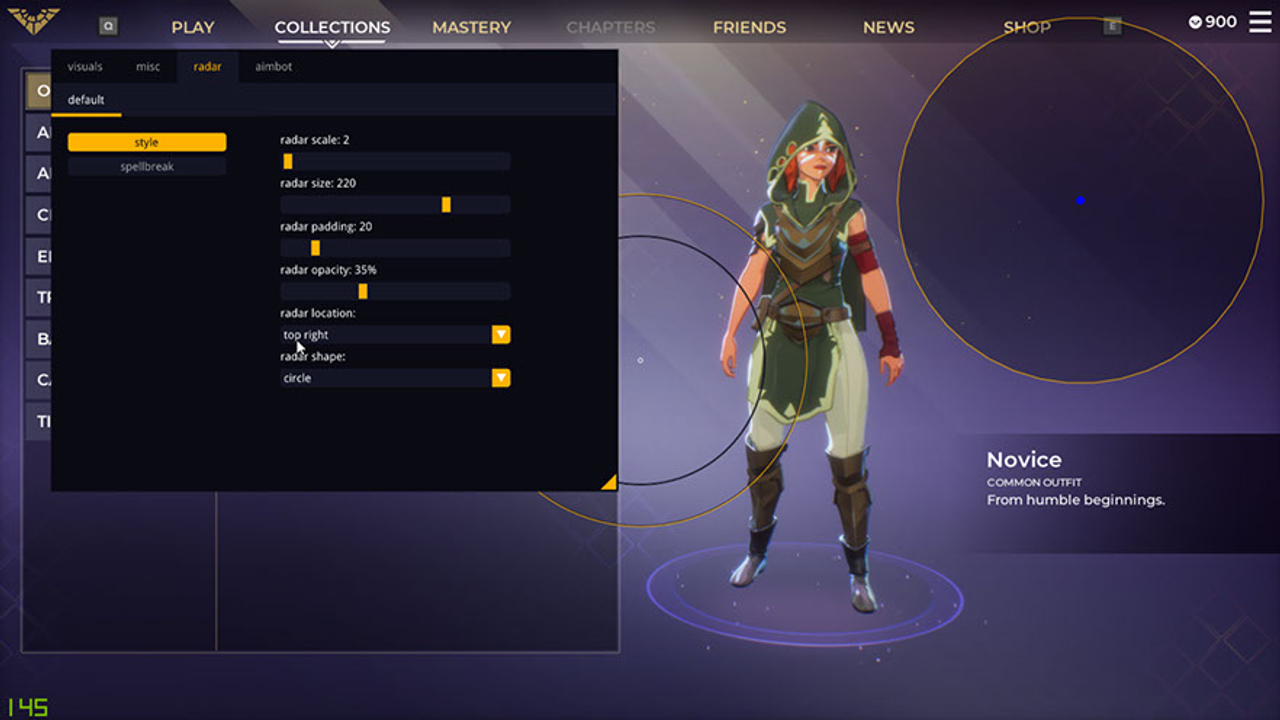Select the default sub-tab
This screenshot has height=720, width=1280.
[86, 100]
